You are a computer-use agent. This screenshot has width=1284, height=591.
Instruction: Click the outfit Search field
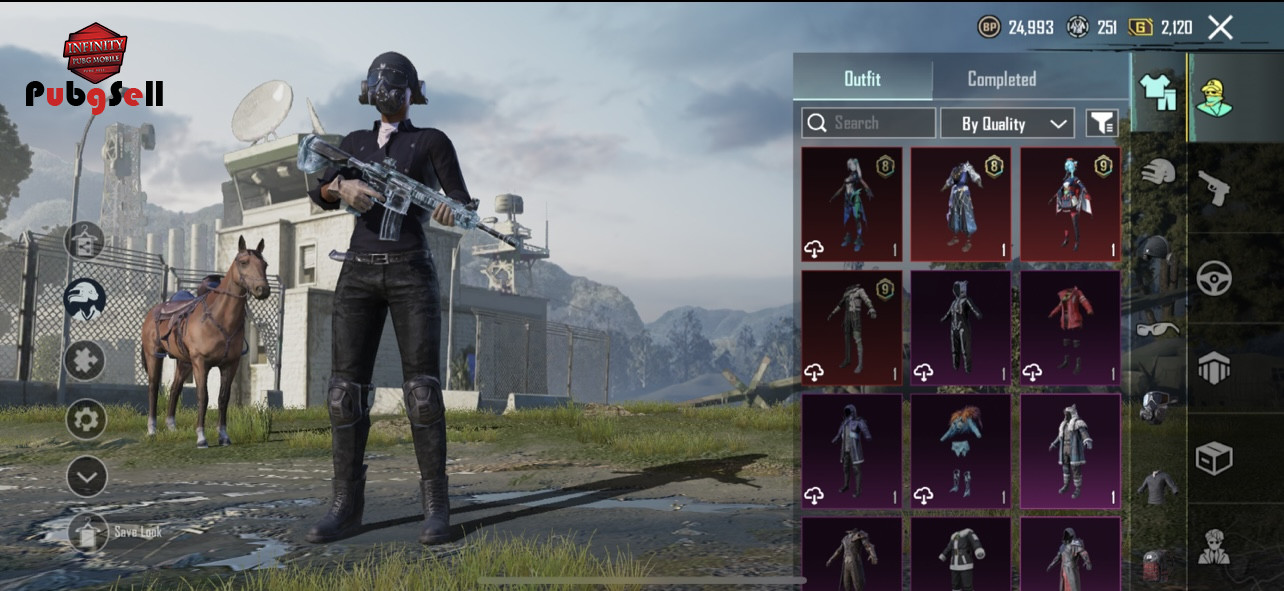point(868,123)
